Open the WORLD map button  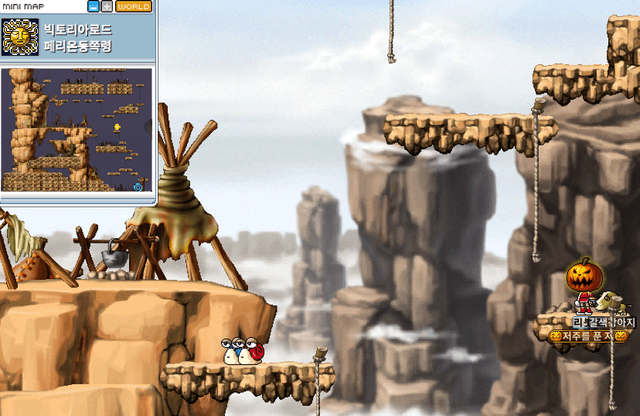pyautogui.click(x=134, y=7)
